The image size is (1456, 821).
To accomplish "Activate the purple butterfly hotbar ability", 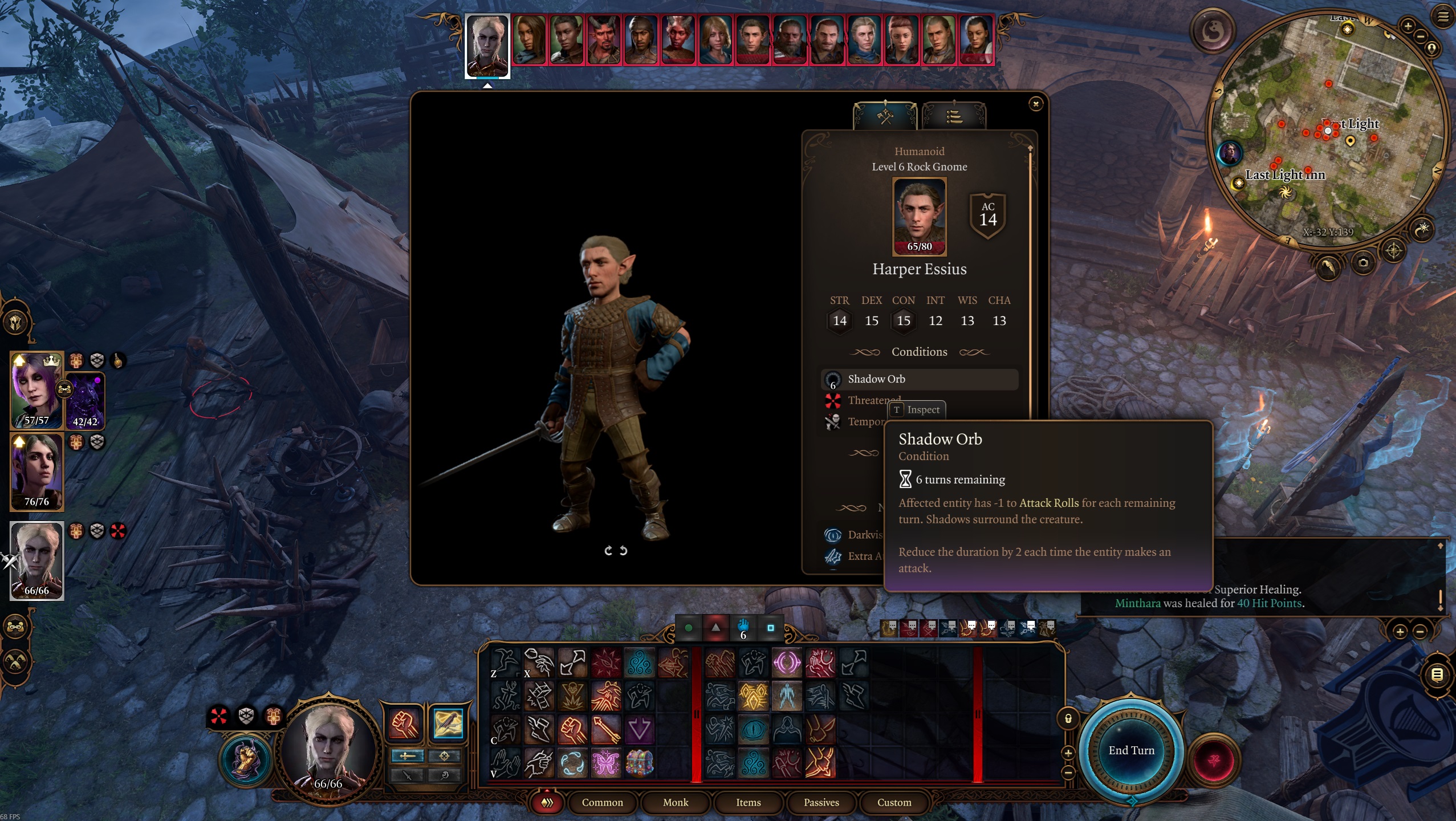I will coord(605,762).
